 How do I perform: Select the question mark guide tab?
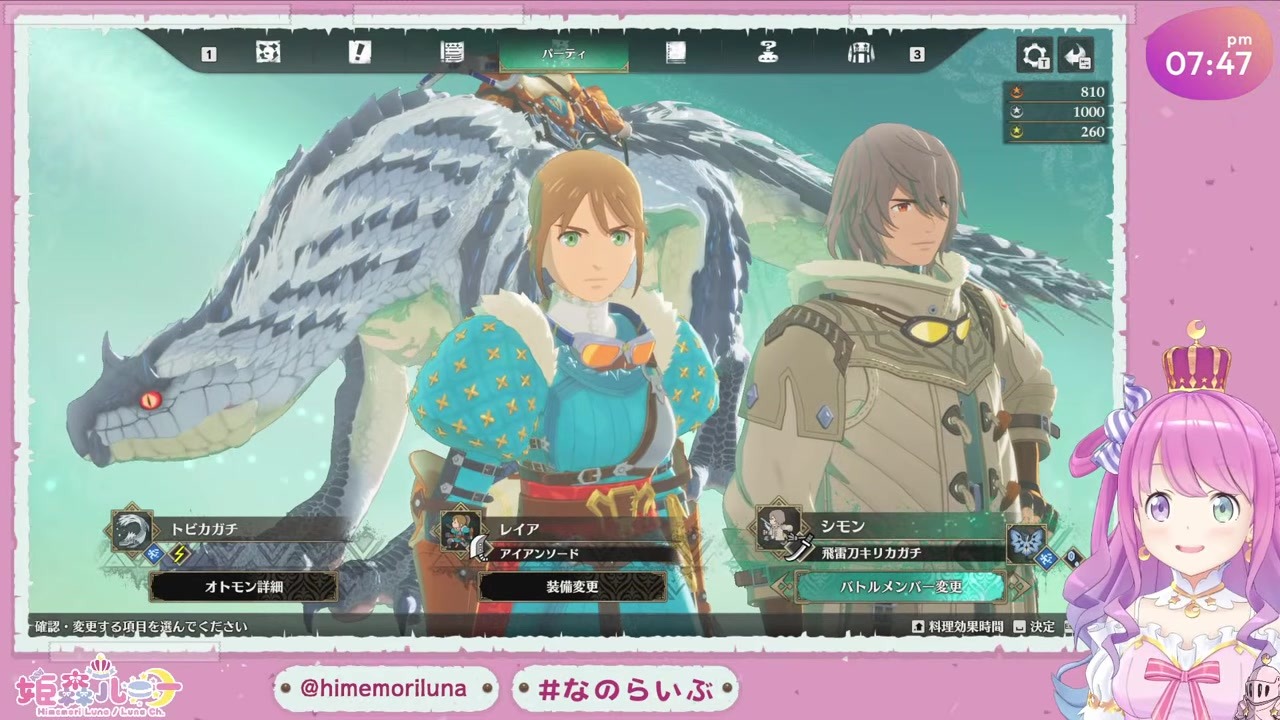coord(768,53)
